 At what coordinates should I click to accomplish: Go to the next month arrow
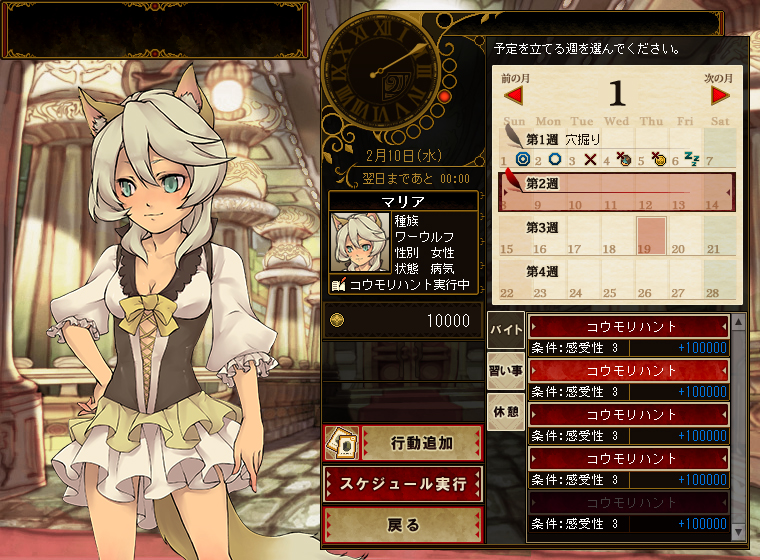[721, 95]
